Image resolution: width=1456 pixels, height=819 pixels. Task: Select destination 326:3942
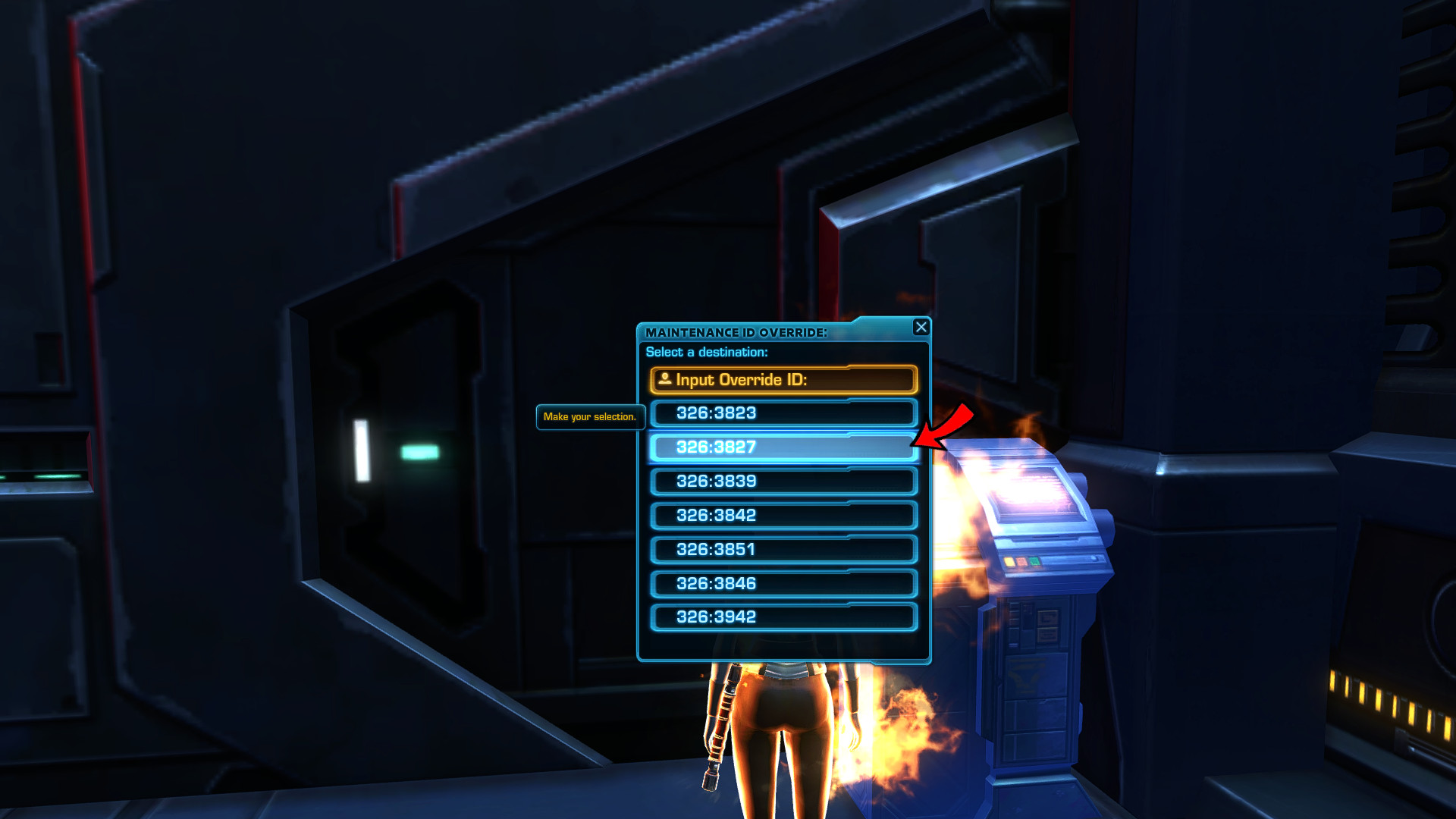coord(783,617)
